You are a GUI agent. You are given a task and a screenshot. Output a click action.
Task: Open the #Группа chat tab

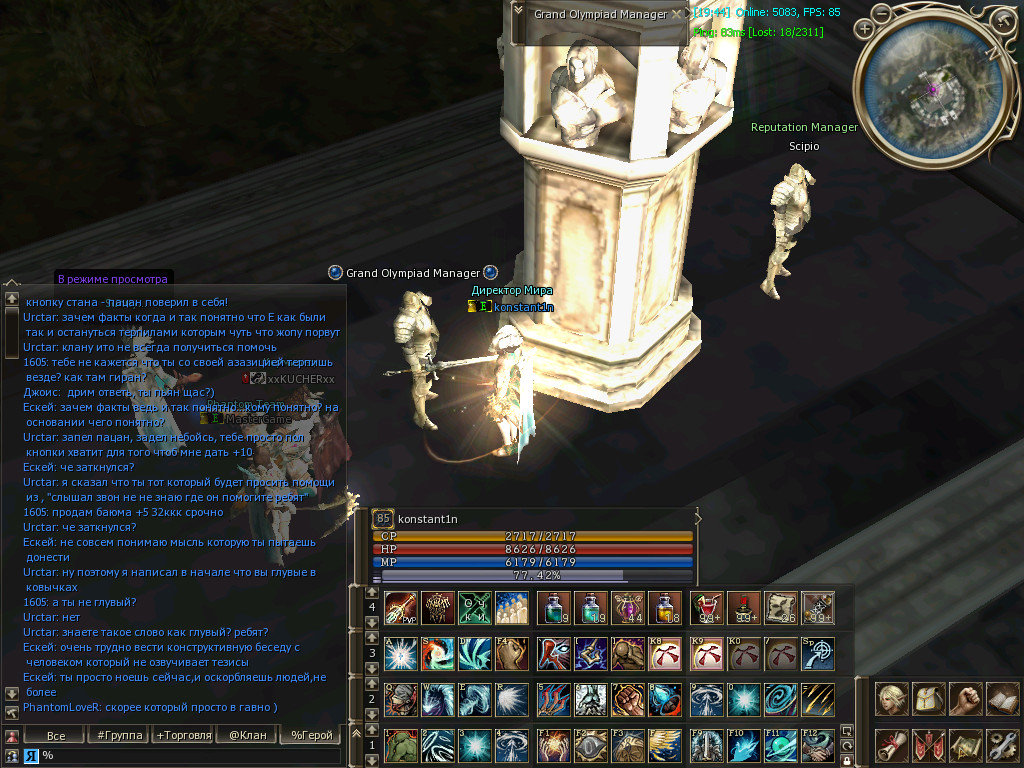116,736
